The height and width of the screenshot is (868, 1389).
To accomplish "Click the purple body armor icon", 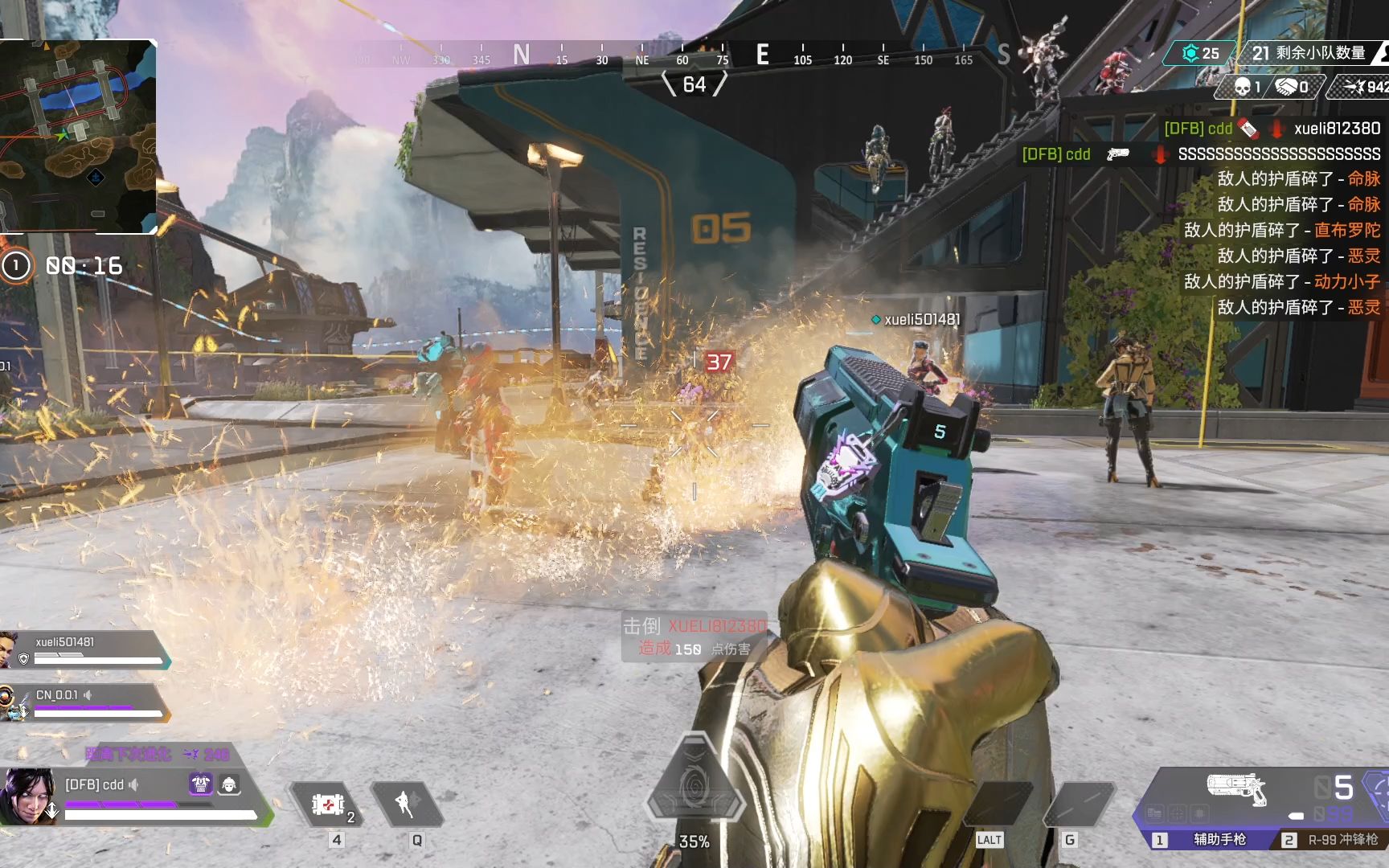I will tap(200, 784).
